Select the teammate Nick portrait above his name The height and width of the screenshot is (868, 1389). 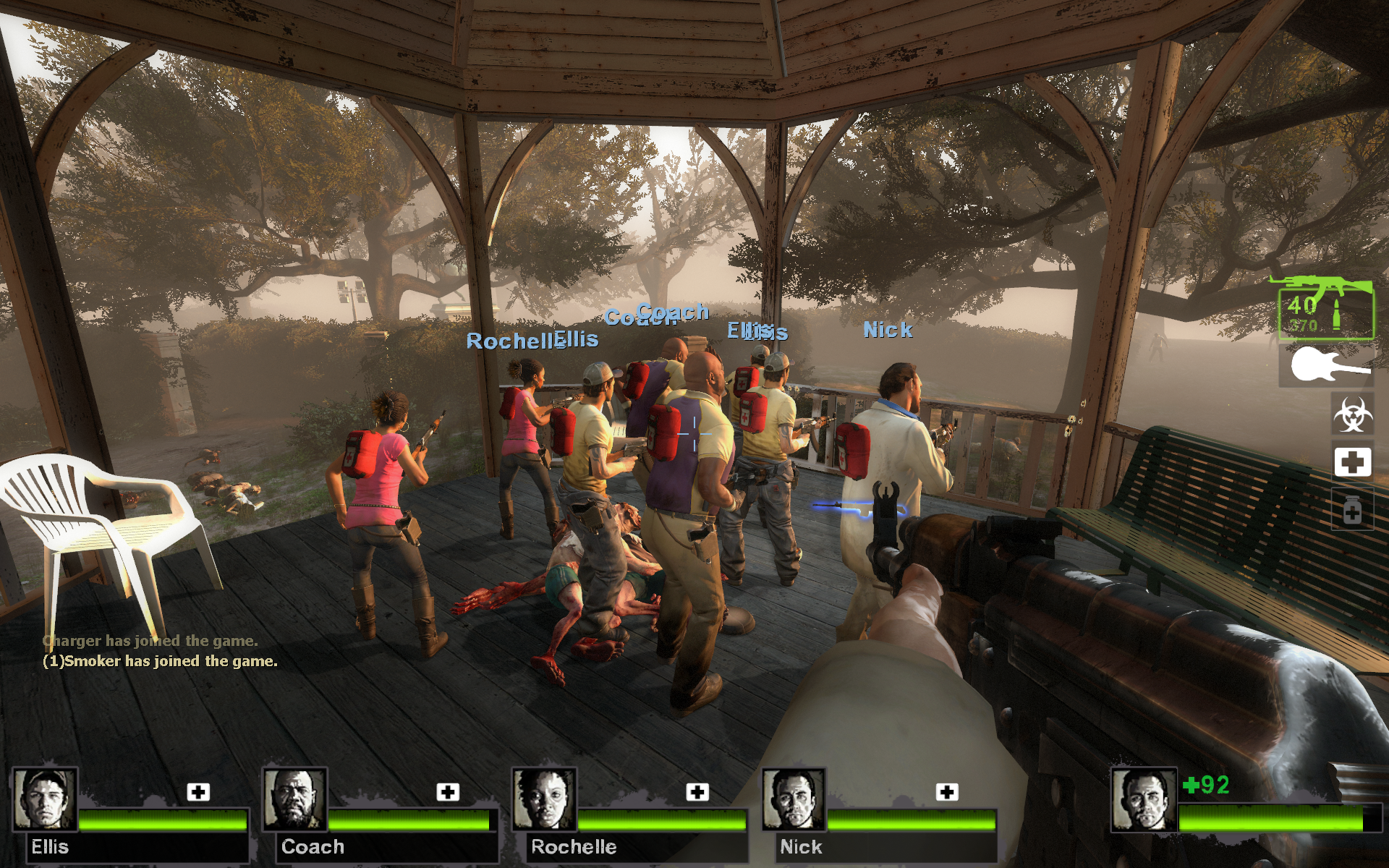click(x=794, y=799)
